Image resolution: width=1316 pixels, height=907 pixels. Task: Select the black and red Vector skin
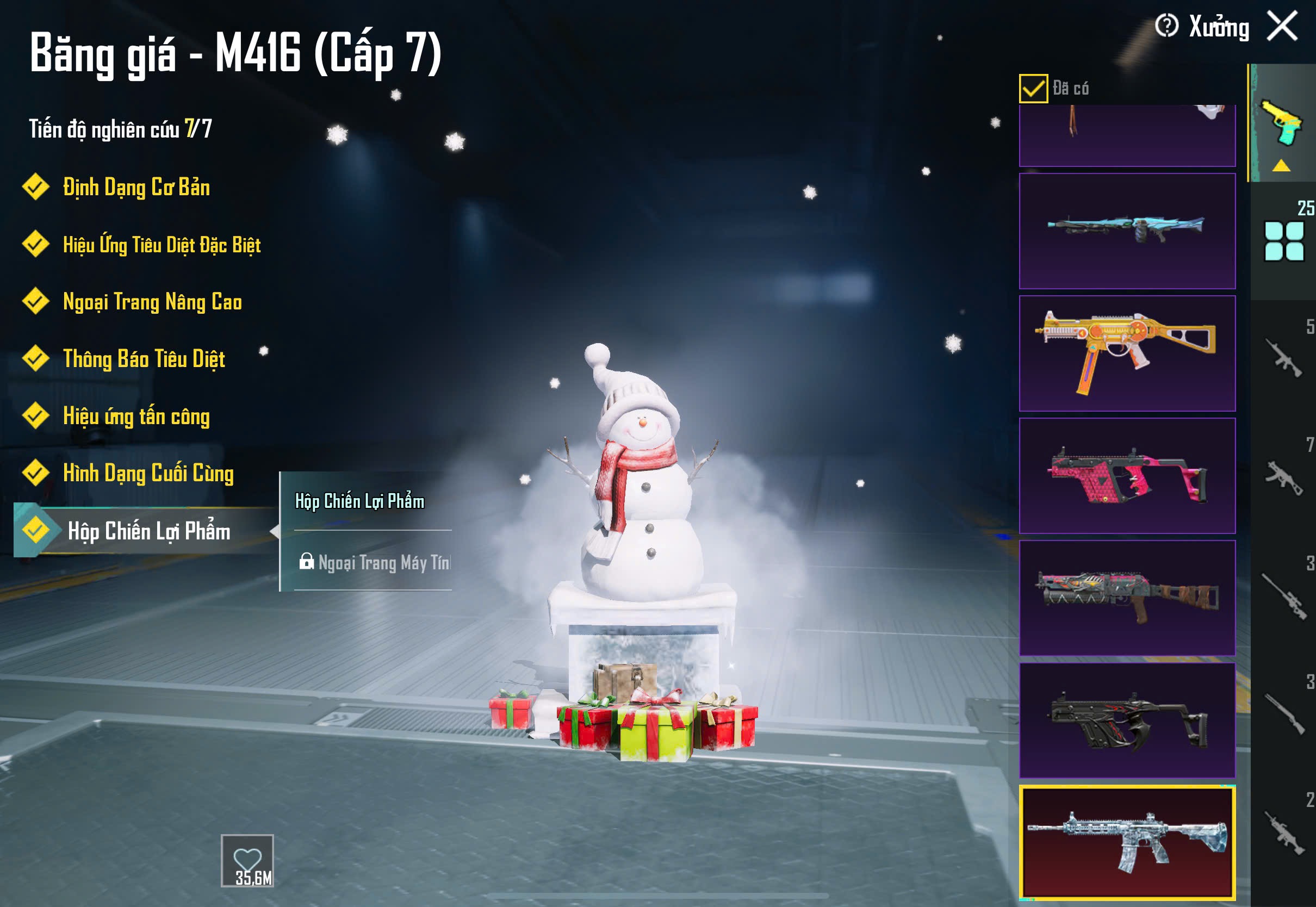coord(1127,720)
